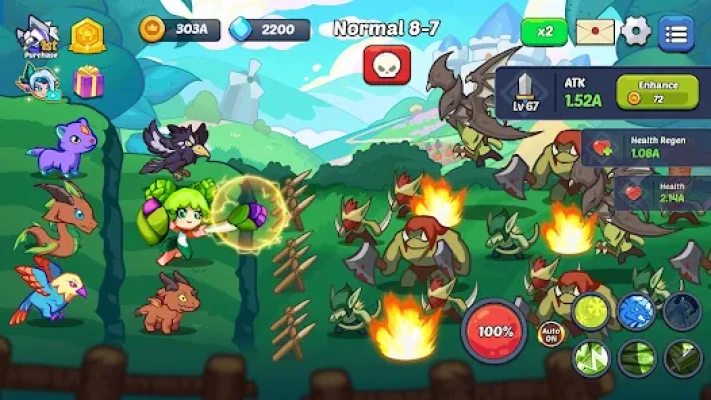Open the gear settings menu
The width and height of the screenshot is (711, 400).
tap(636, 31)
